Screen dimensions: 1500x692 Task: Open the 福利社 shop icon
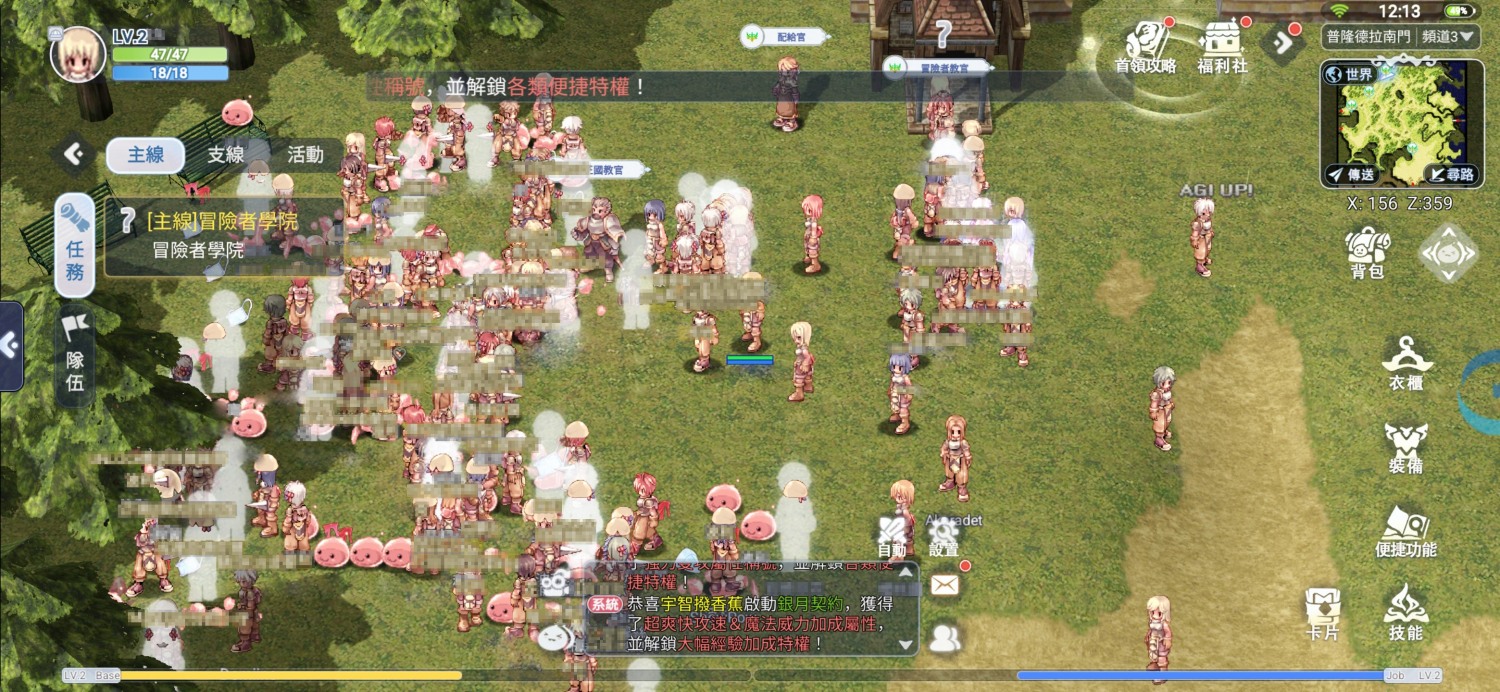point(1222,47)
